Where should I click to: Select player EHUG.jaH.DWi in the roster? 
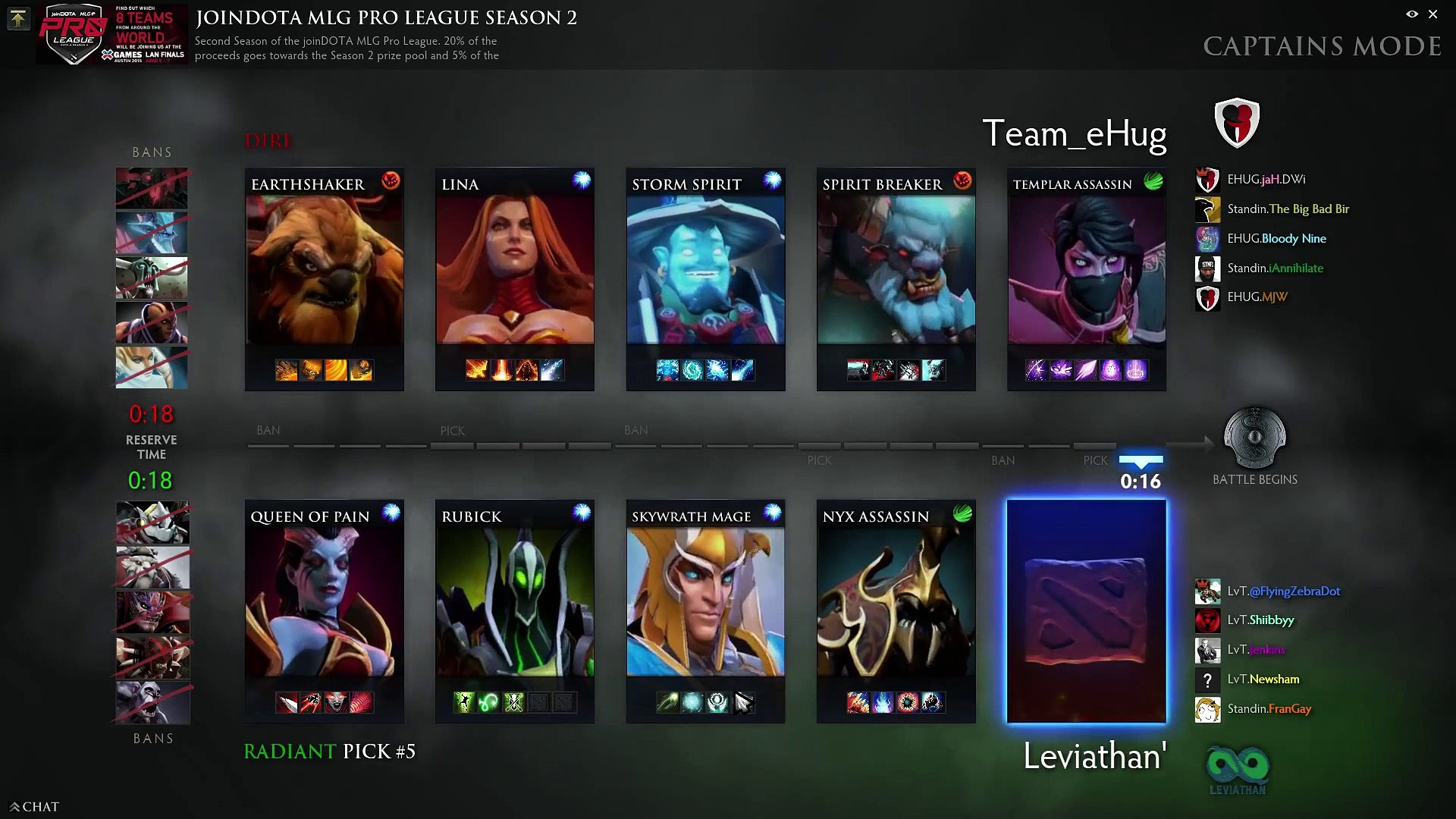(x=1266, y=180)
